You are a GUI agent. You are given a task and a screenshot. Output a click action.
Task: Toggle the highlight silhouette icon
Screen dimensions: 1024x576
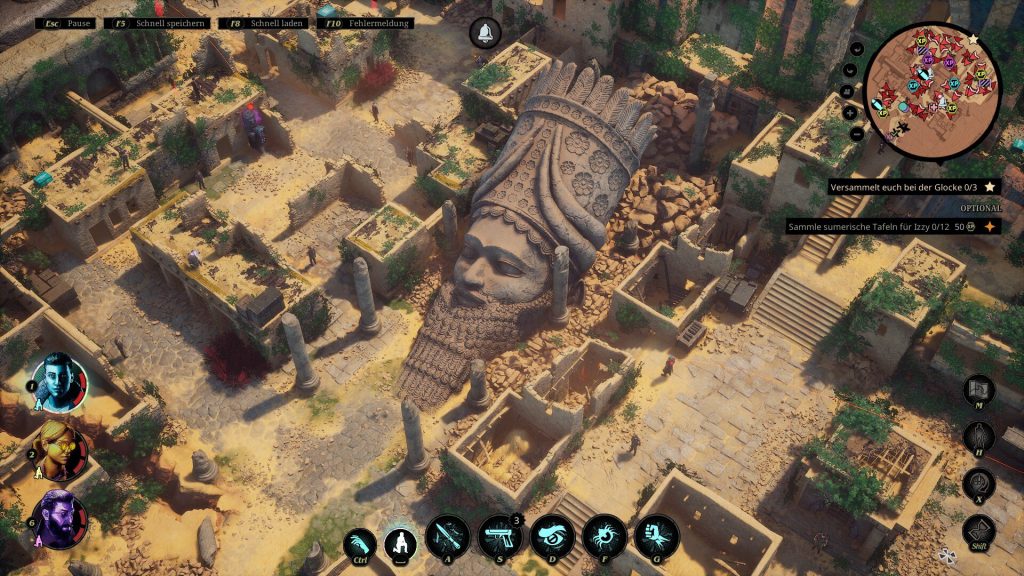[x=979, y=438]
